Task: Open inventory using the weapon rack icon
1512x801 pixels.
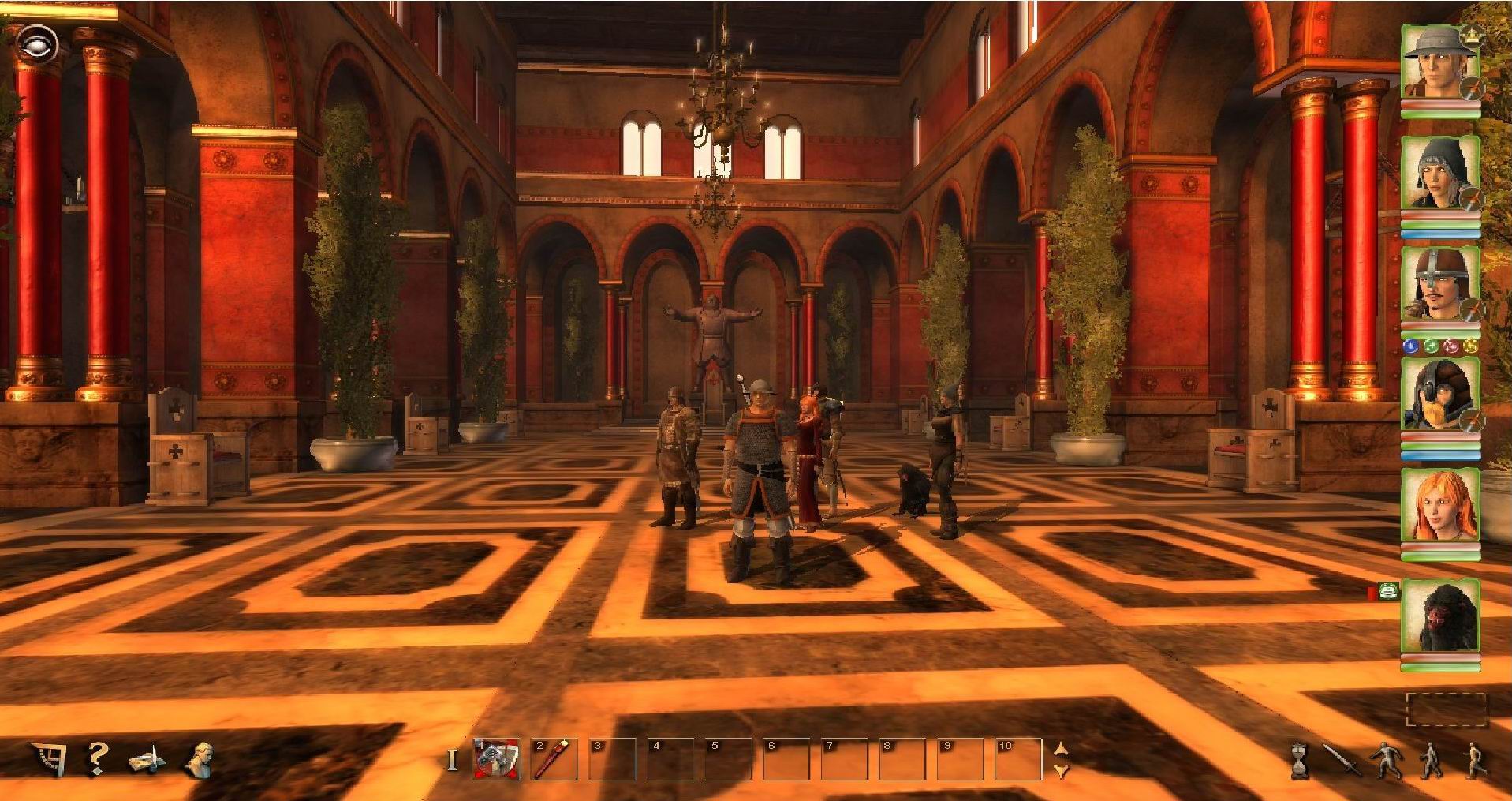Action: (149, 760)
